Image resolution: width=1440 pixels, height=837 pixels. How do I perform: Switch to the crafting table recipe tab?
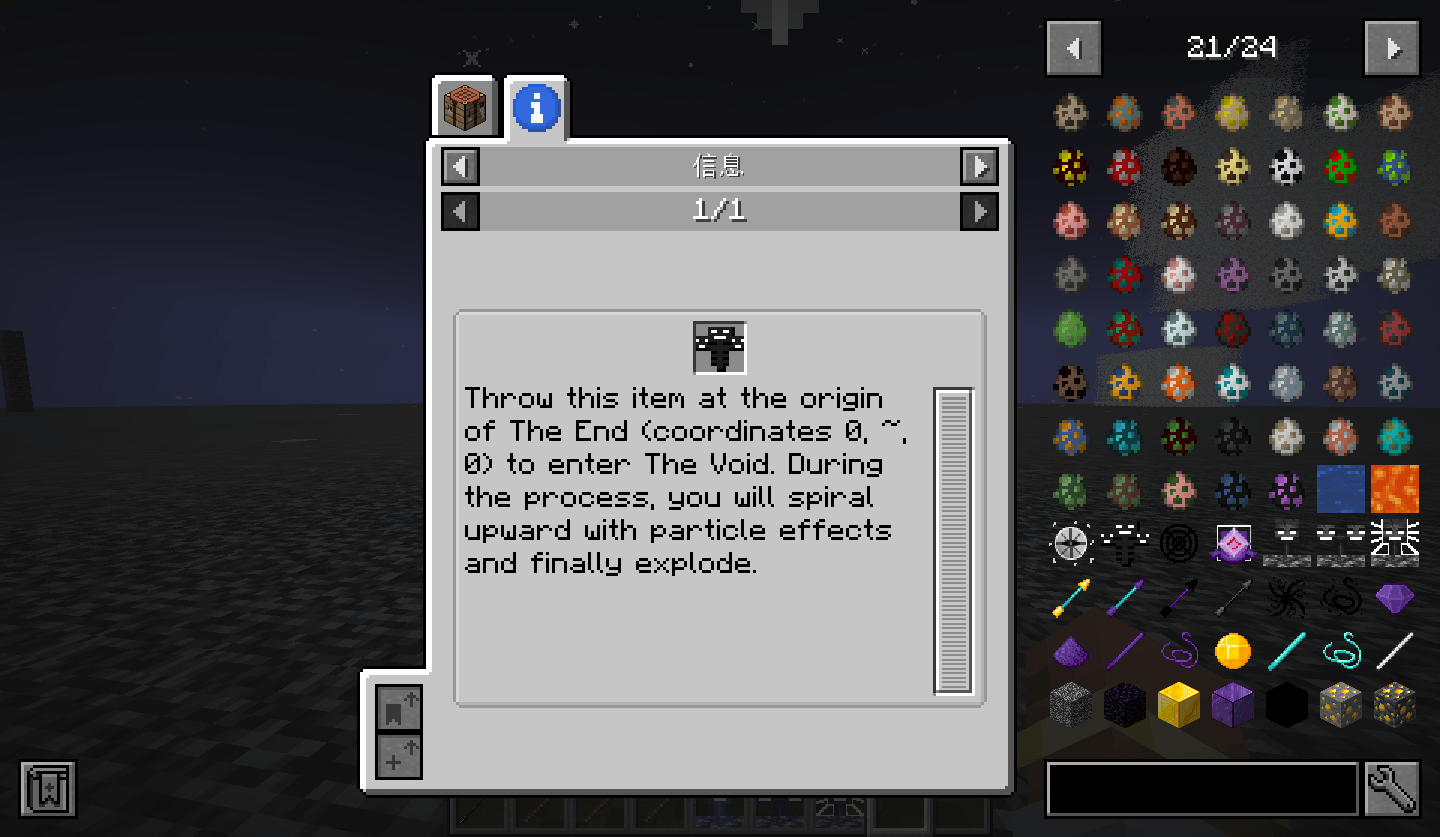click(x=463, y=107)
